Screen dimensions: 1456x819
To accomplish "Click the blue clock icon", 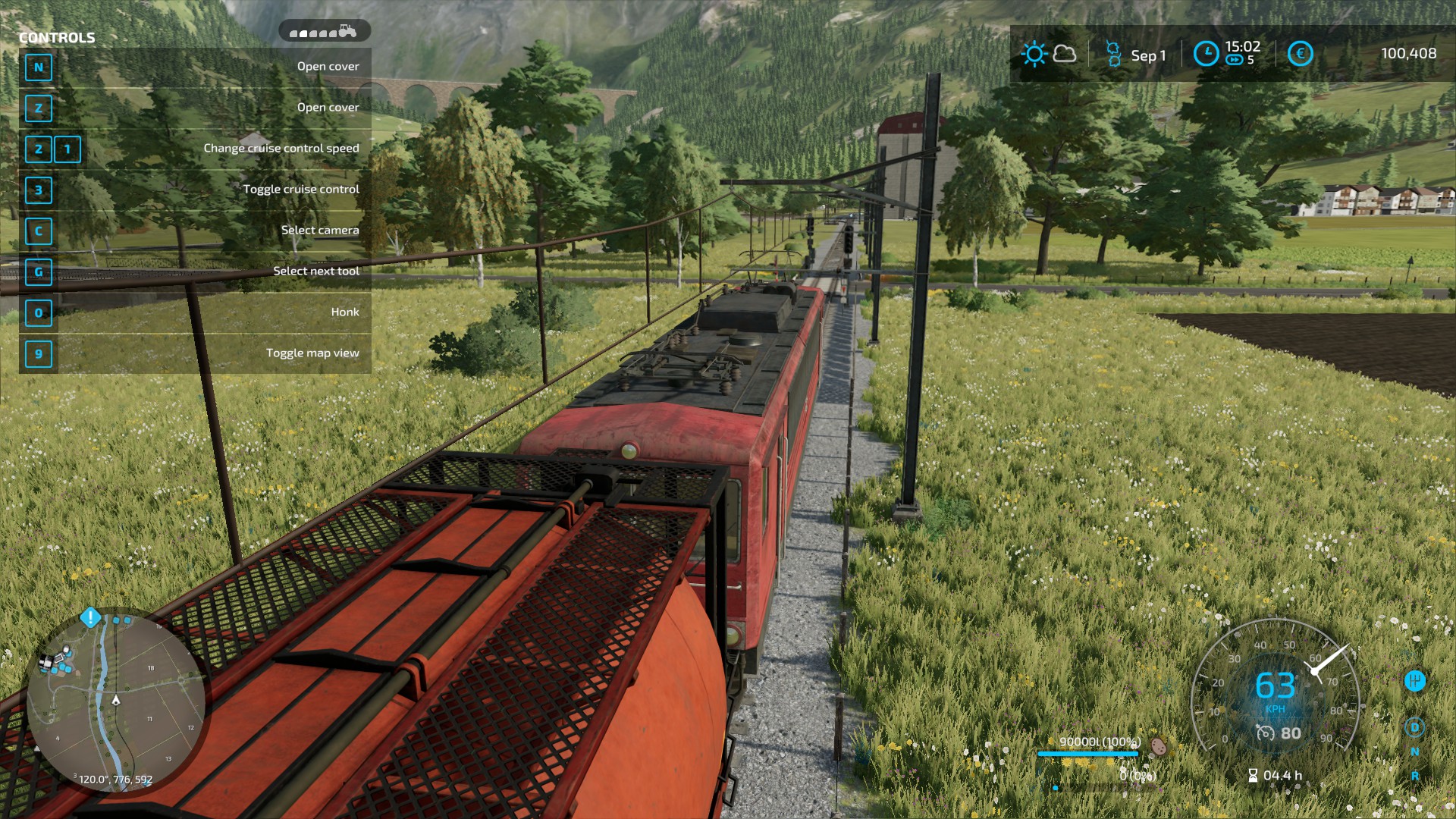I will point(1206,54).
